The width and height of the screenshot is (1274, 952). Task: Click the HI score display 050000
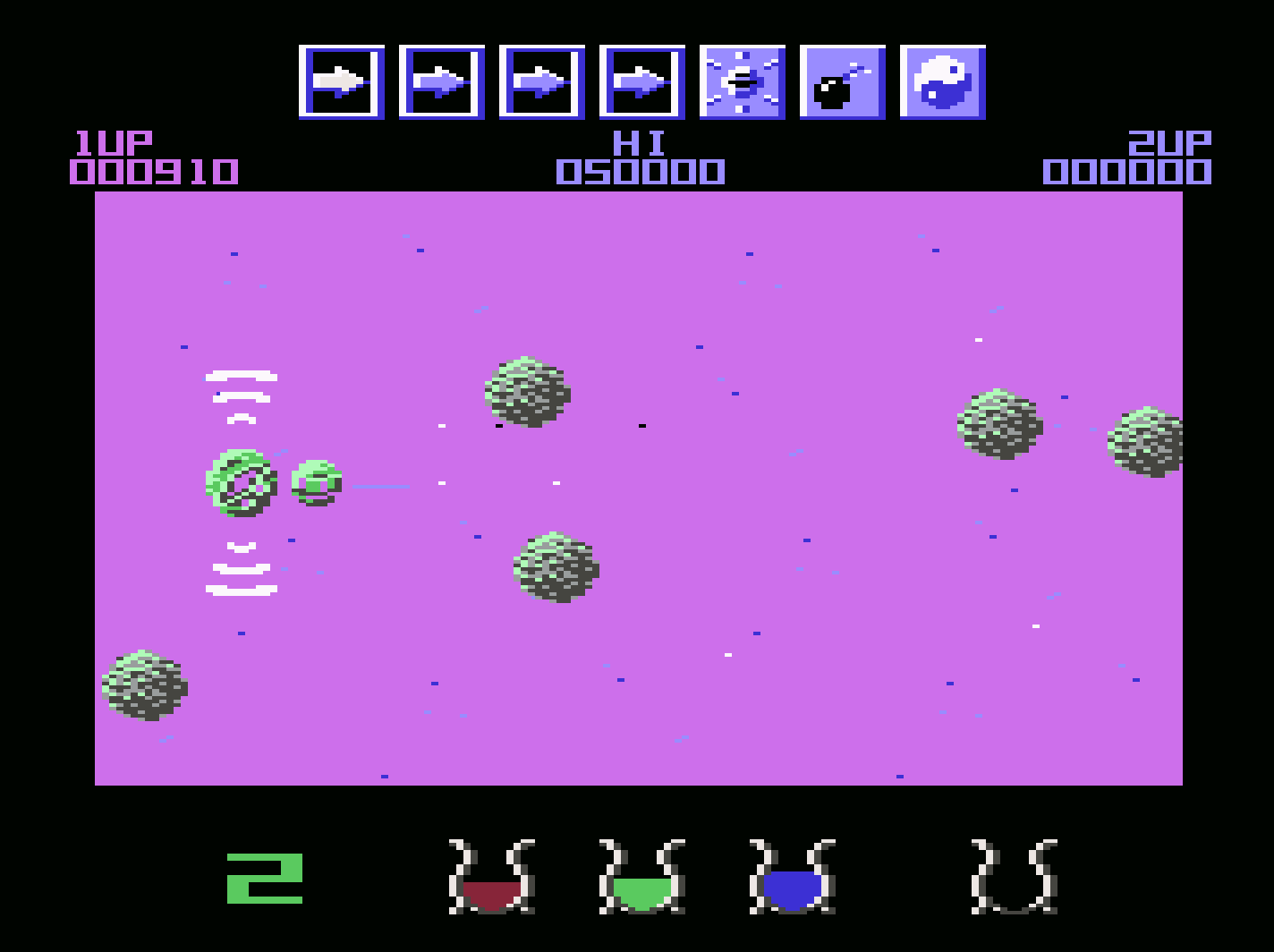tap(638, 168)
